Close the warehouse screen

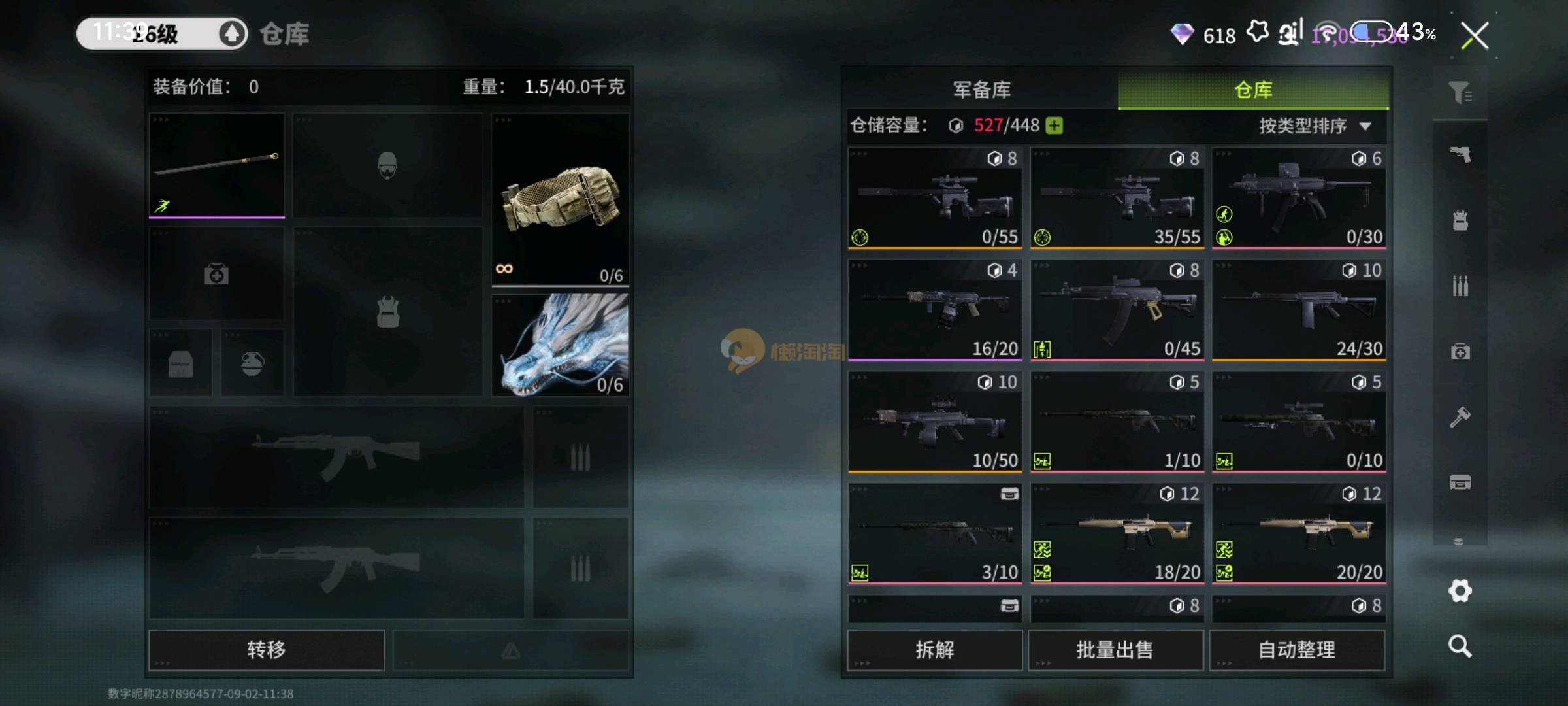tap(1475, 35)
